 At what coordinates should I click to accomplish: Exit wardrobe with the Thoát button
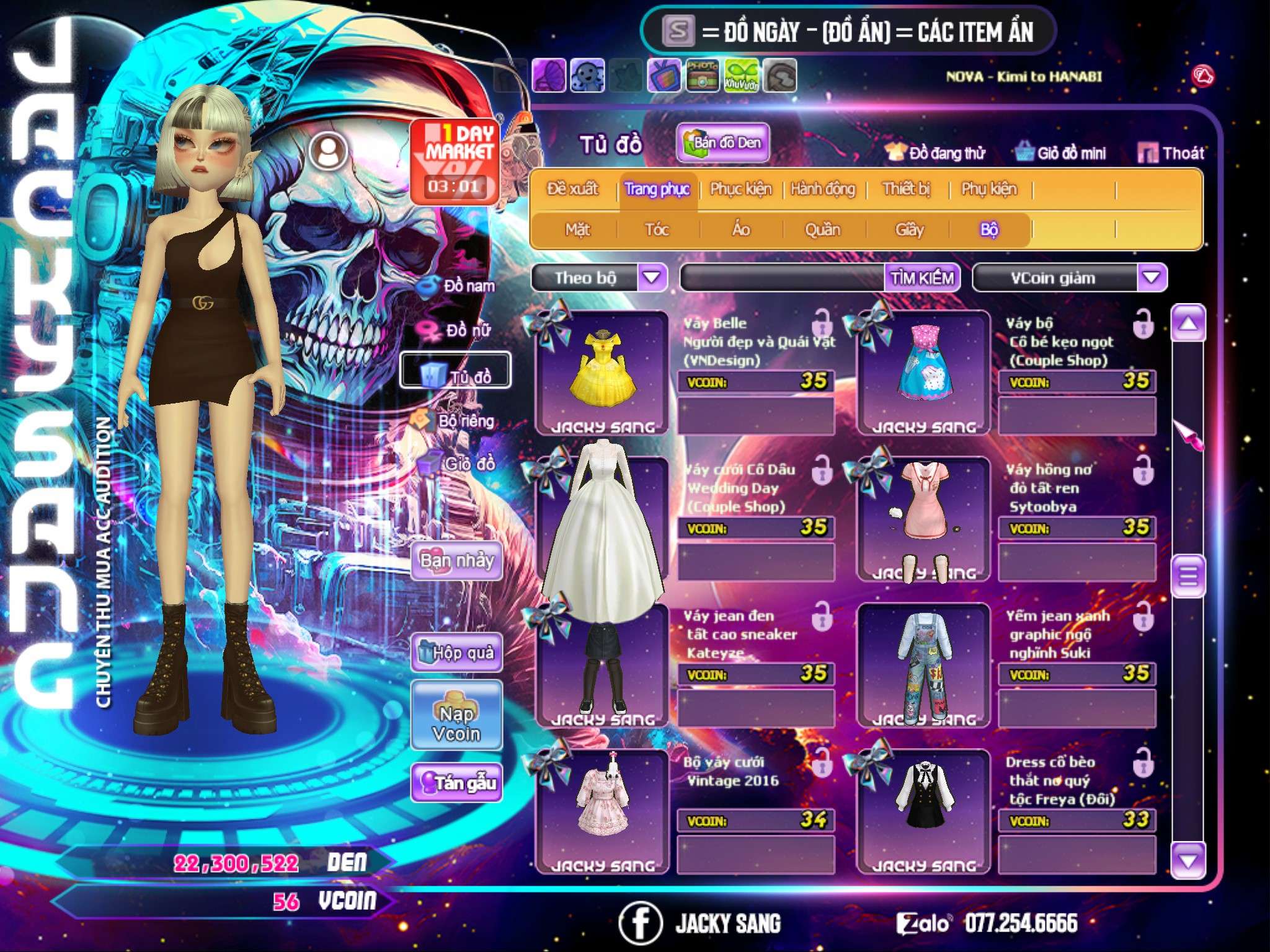coord(1172,152)
